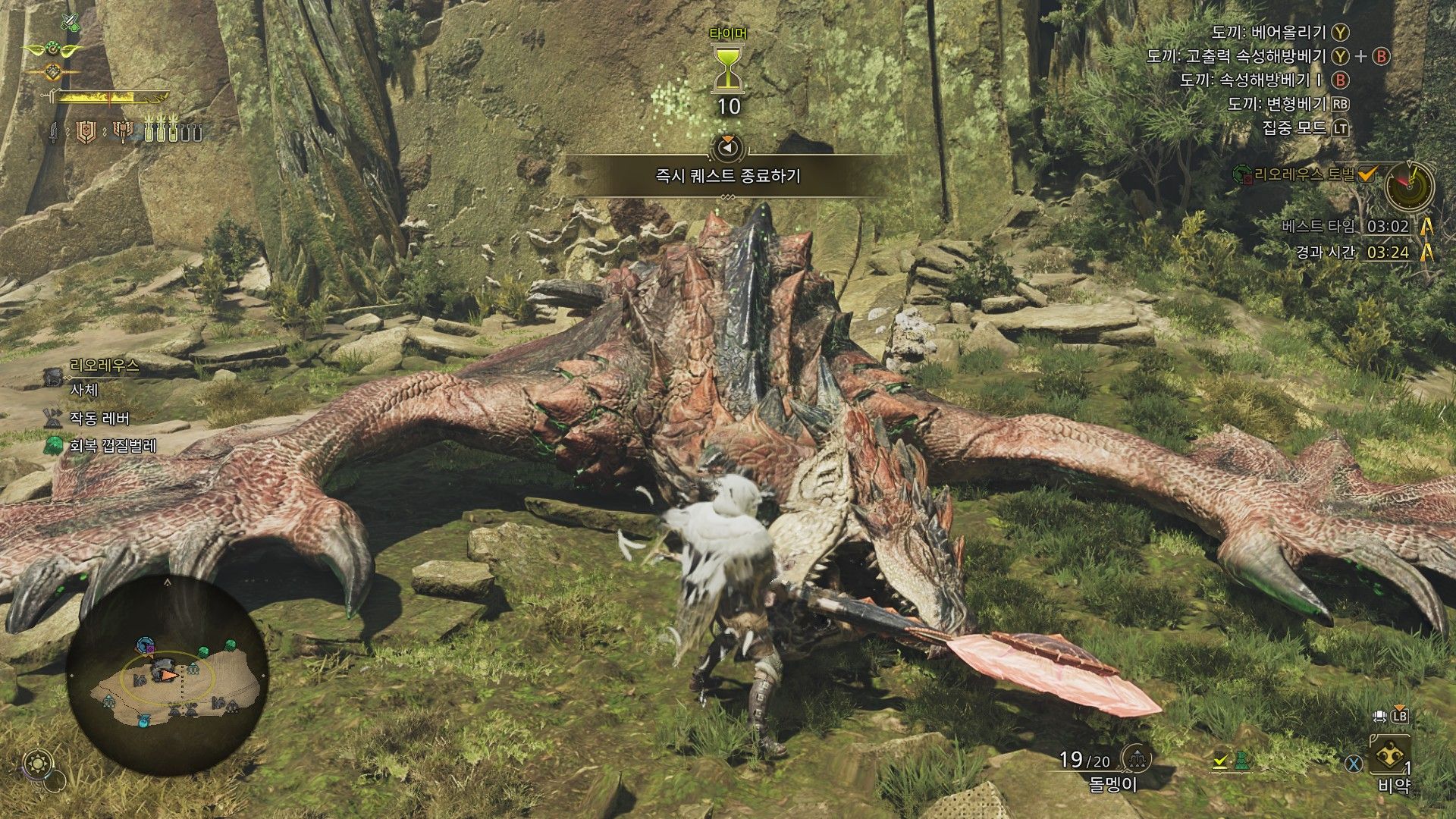Select the 작동 레버 list entry
1456x819 pixels.
point(99,419)
